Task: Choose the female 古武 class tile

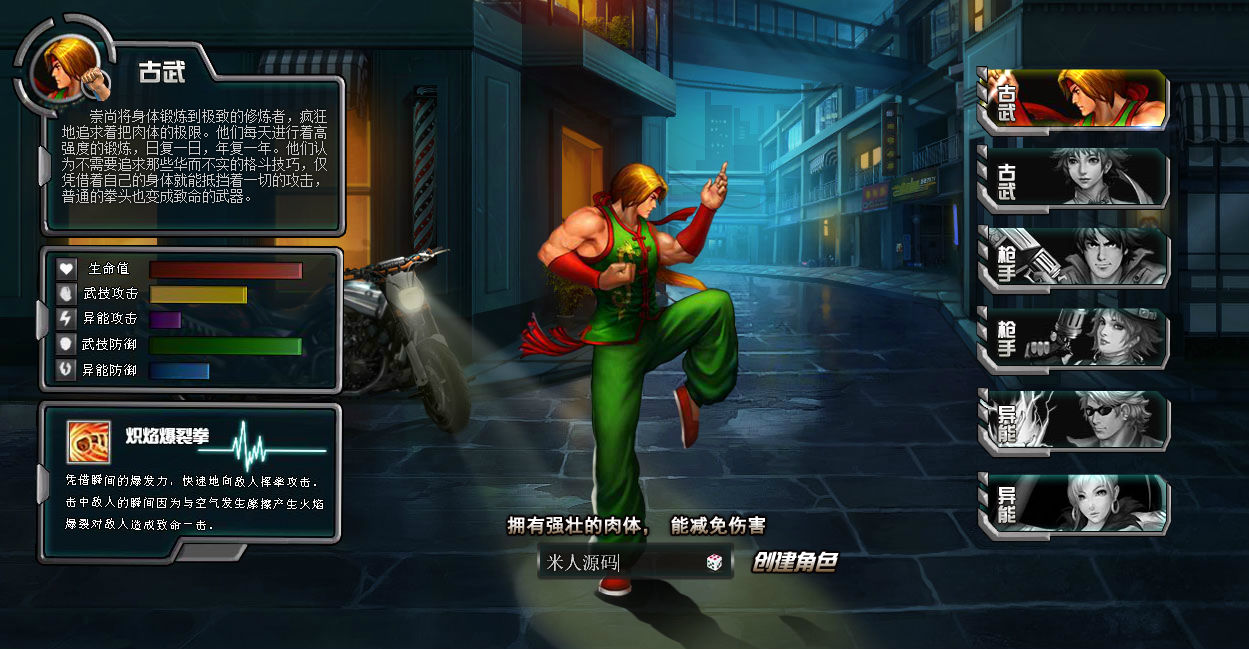Action: coord(1073,178)
